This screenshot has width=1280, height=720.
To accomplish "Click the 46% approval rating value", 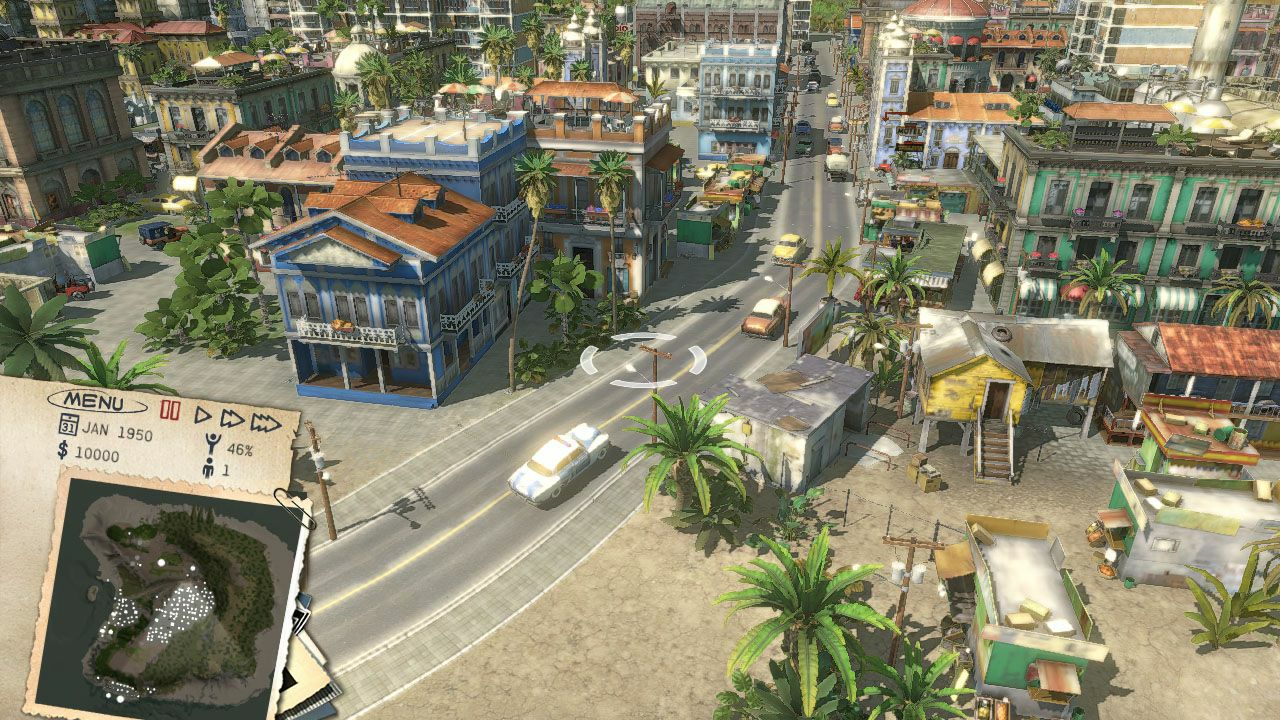I will point(241,449).
